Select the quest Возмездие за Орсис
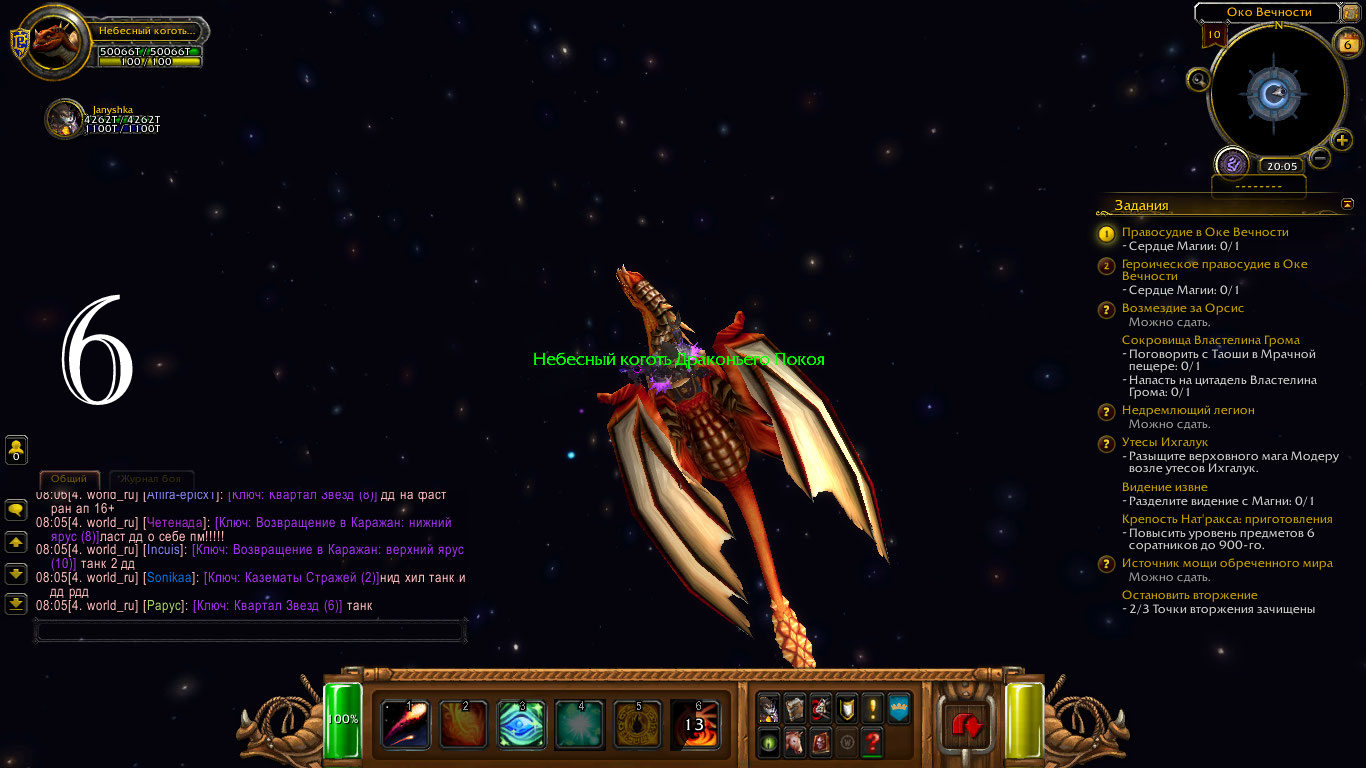 (1183, 308)
